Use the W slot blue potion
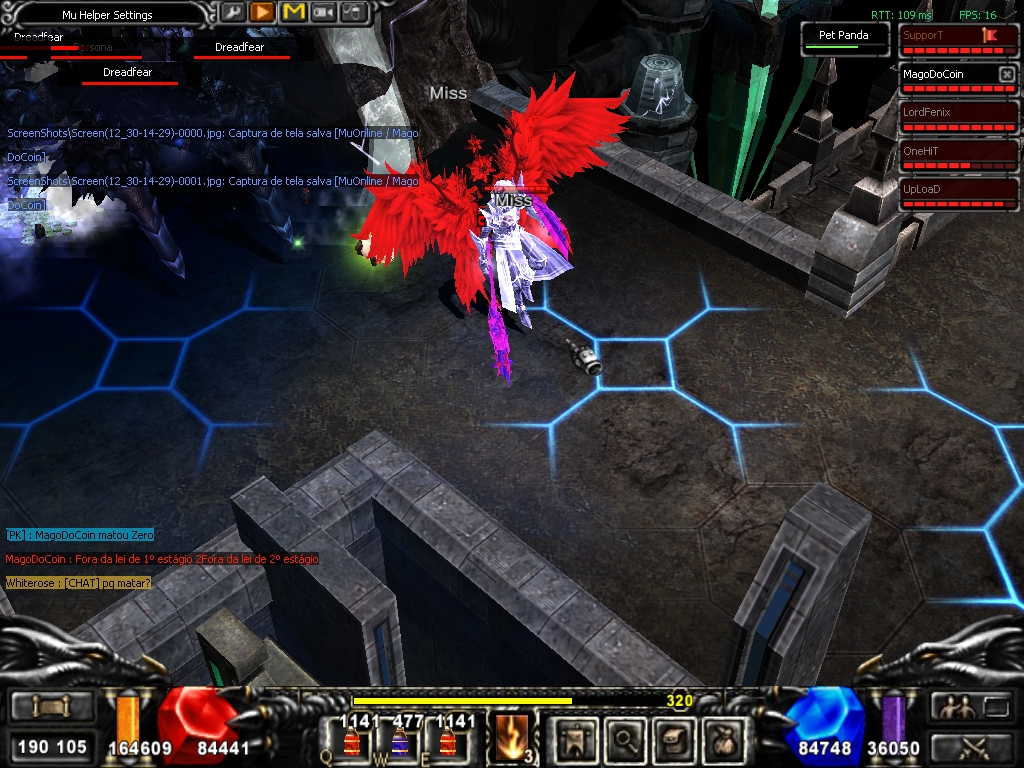The width and height of the screenshot is (1024, 768). point(398,740)
